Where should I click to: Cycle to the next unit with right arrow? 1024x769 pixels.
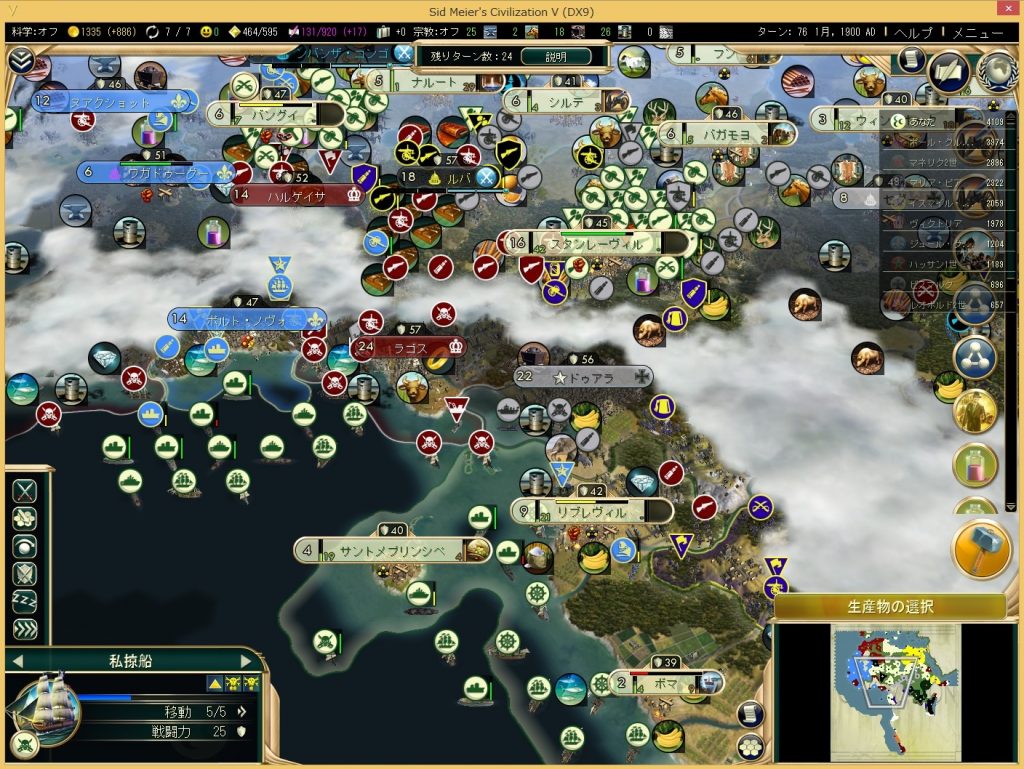(x=246, y=659)
